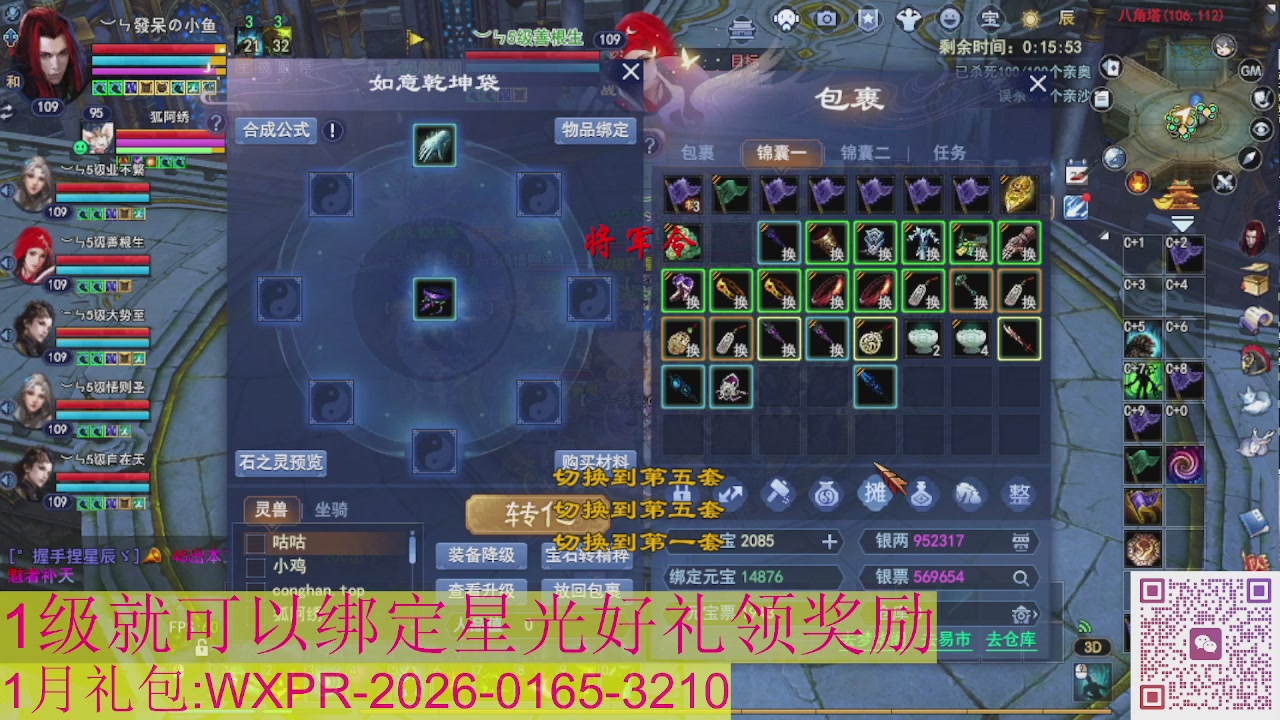Open the coin pouch (69) icon in bag toolbar

click(x=826, y=495)
